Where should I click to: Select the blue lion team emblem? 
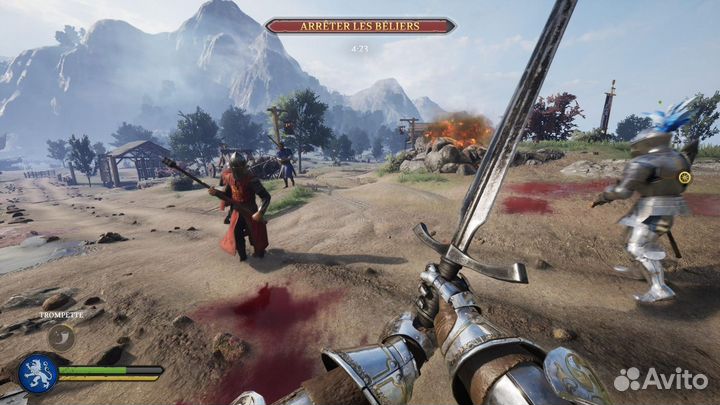(37, 374)
